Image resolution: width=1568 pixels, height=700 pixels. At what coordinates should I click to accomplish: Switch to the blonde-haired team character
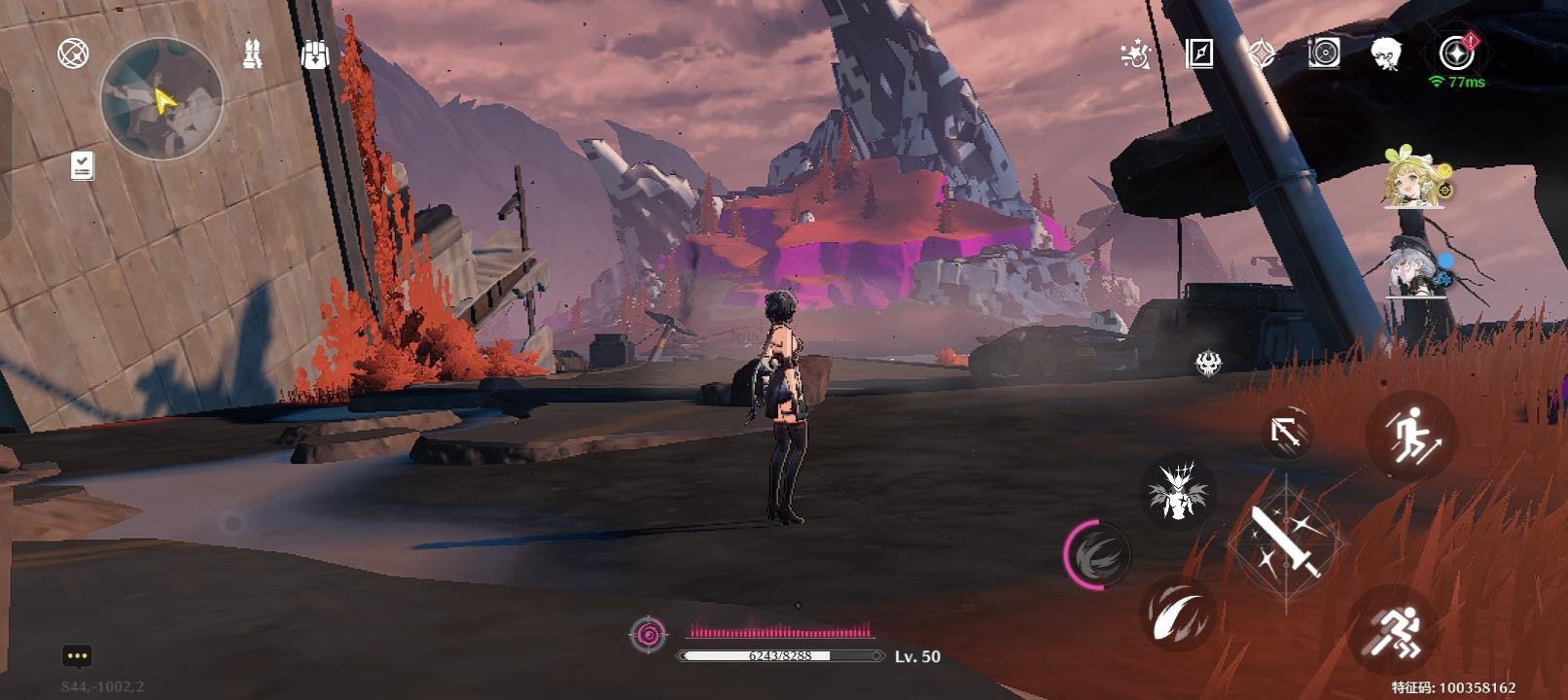1412,179
